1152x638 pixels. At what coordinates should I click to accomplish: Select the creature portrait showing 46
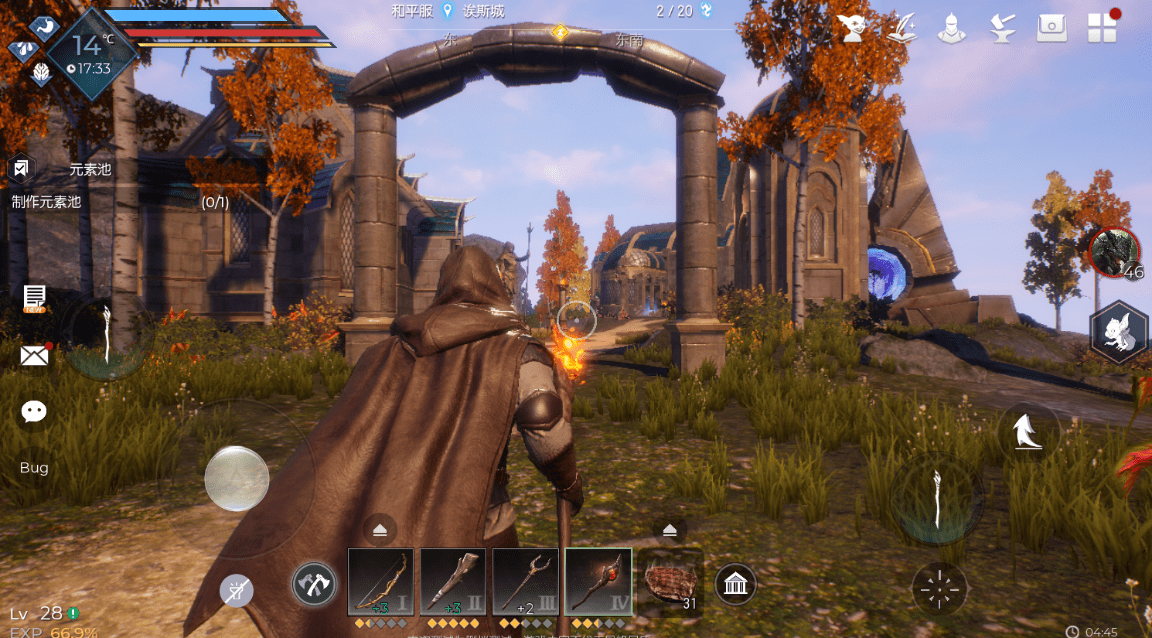(x=1114, y=254)
